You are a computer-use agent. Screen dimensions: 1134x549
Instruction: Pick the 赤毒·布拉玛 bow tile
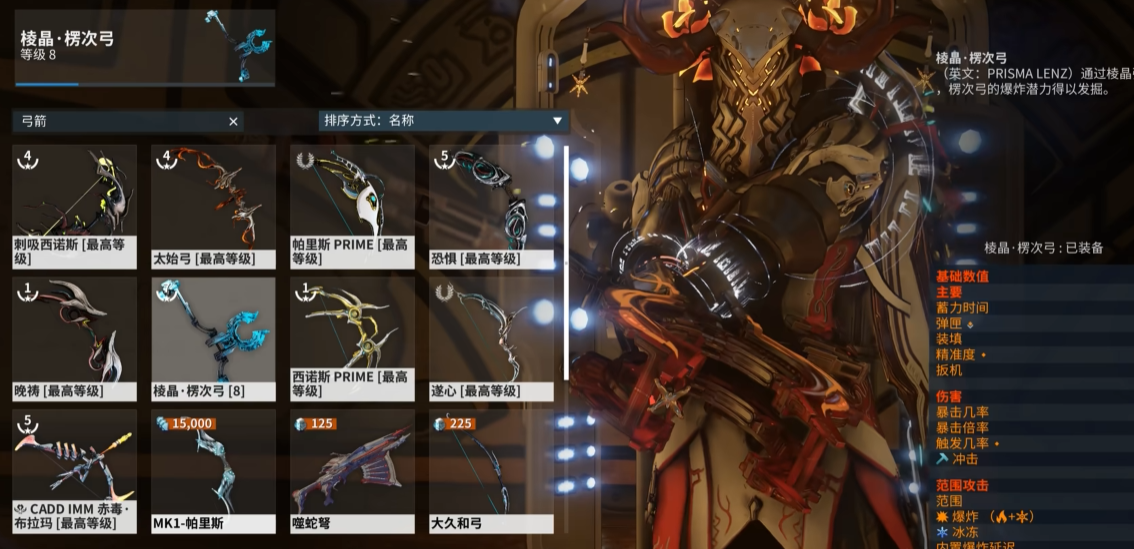pos(75,470)
